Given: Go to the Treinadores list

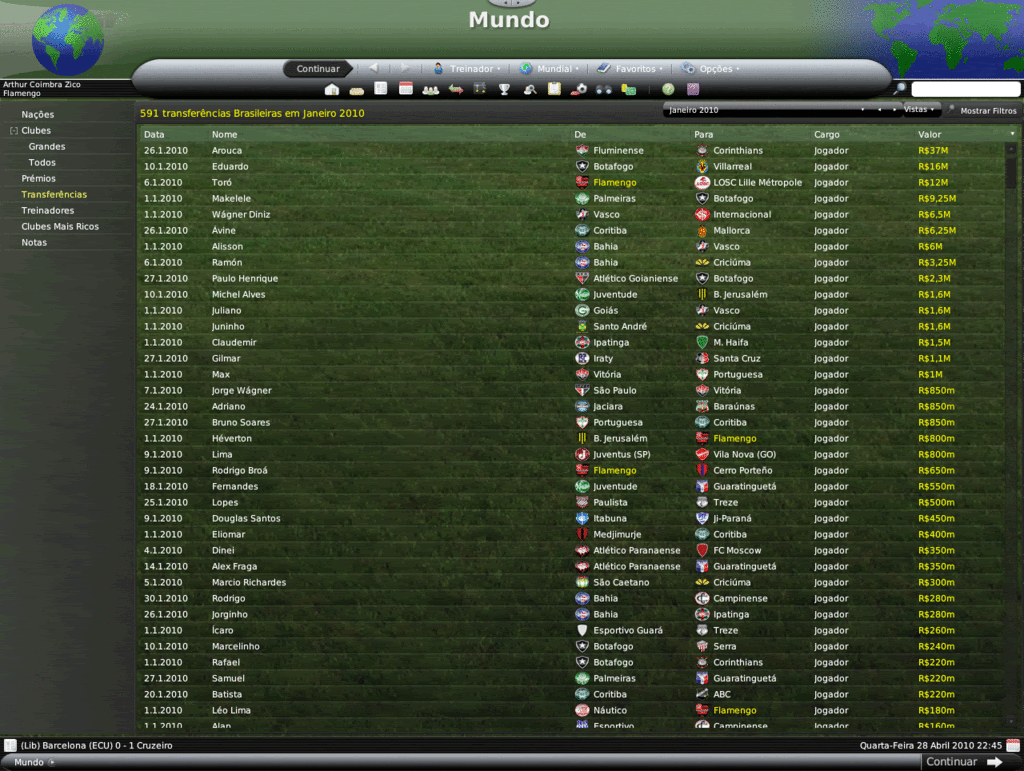Looking at the screenshot, I should coord(48,211).
